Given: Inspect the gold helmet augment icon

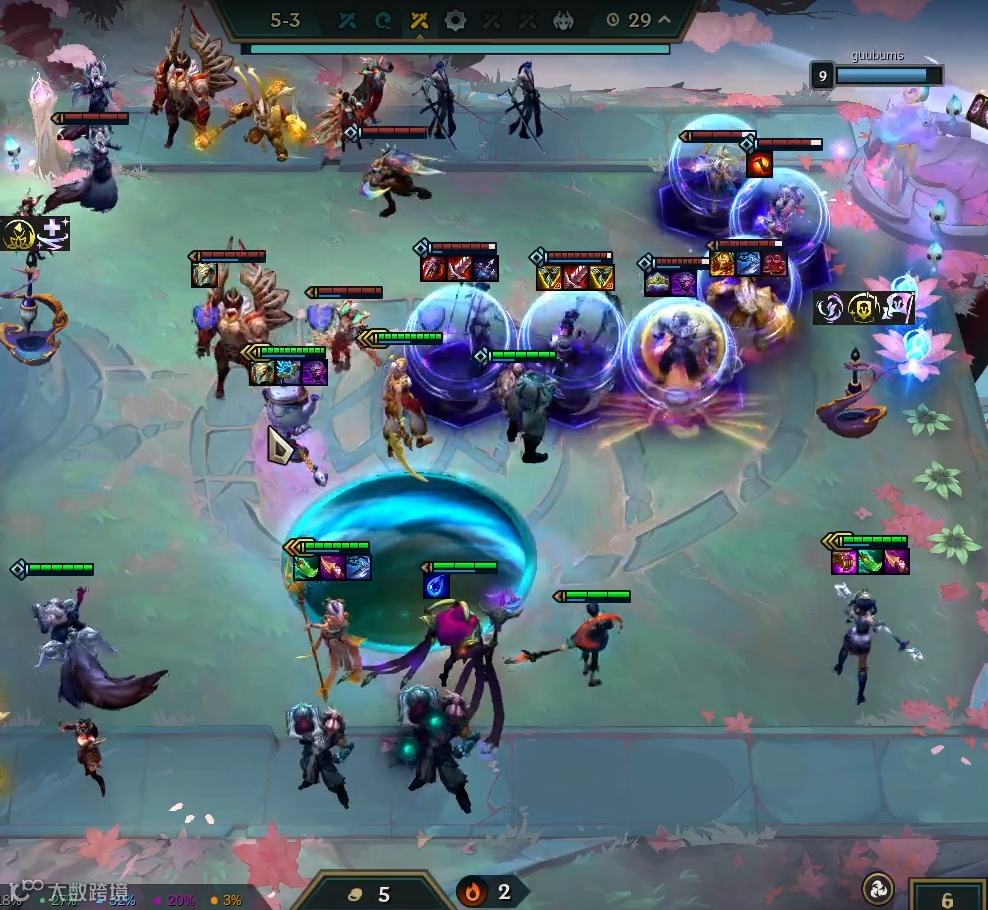Looking at the screenshot, I should (864, 309).
